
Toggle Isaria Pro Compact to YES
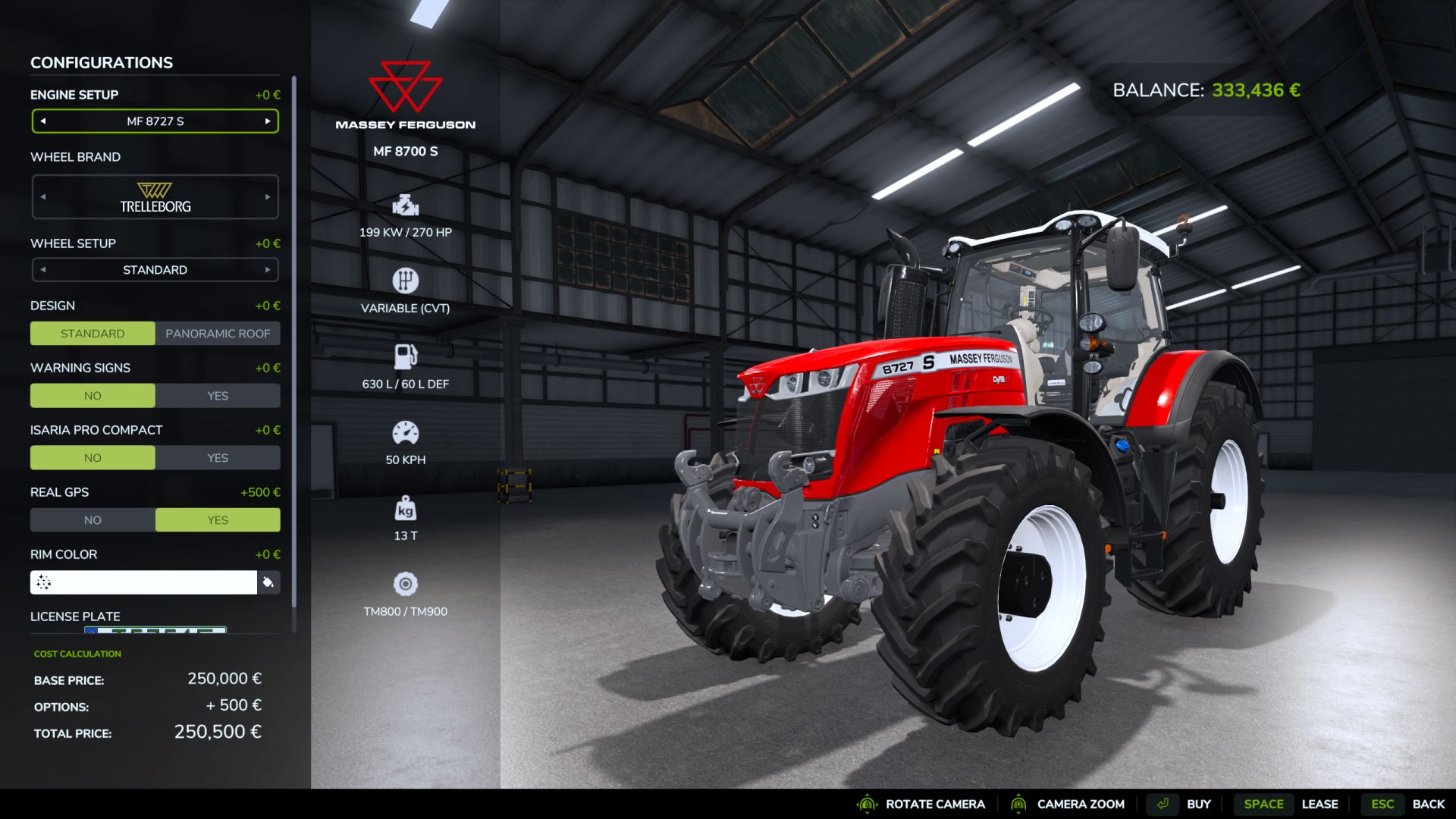218,457
